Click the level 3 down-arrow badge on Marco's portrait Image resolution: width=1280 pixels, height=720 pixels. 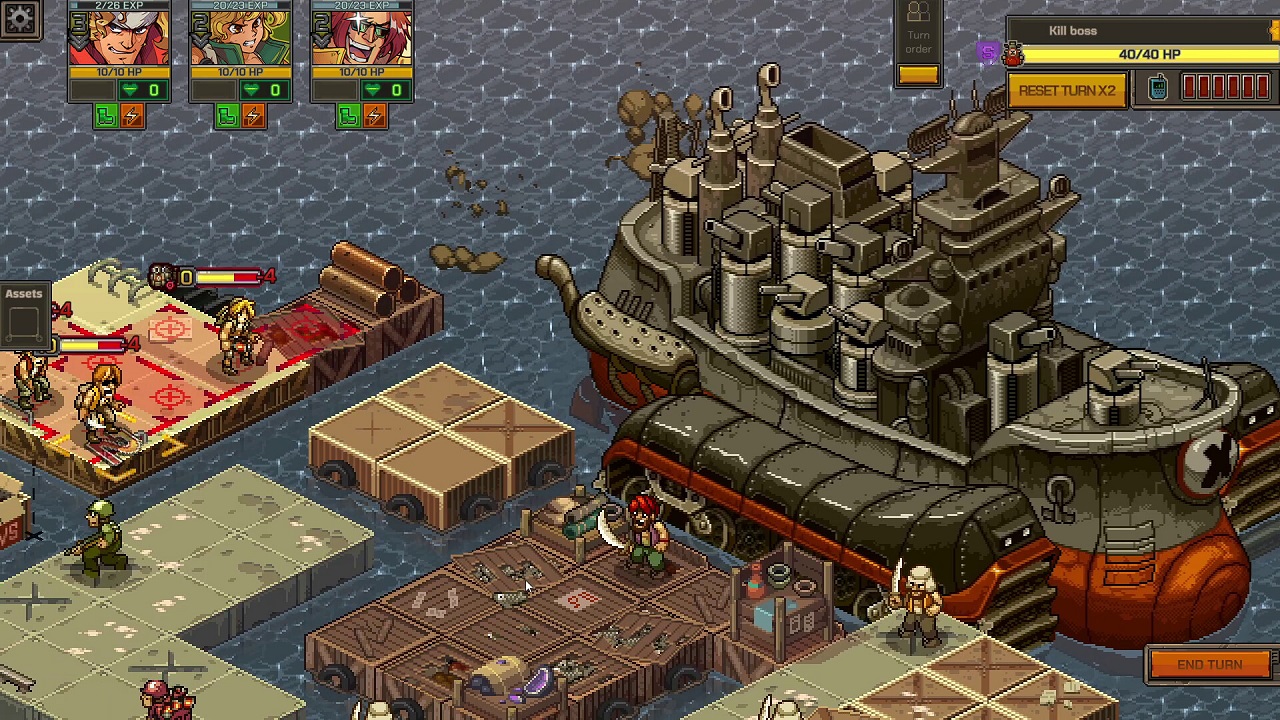click(77, 28)
